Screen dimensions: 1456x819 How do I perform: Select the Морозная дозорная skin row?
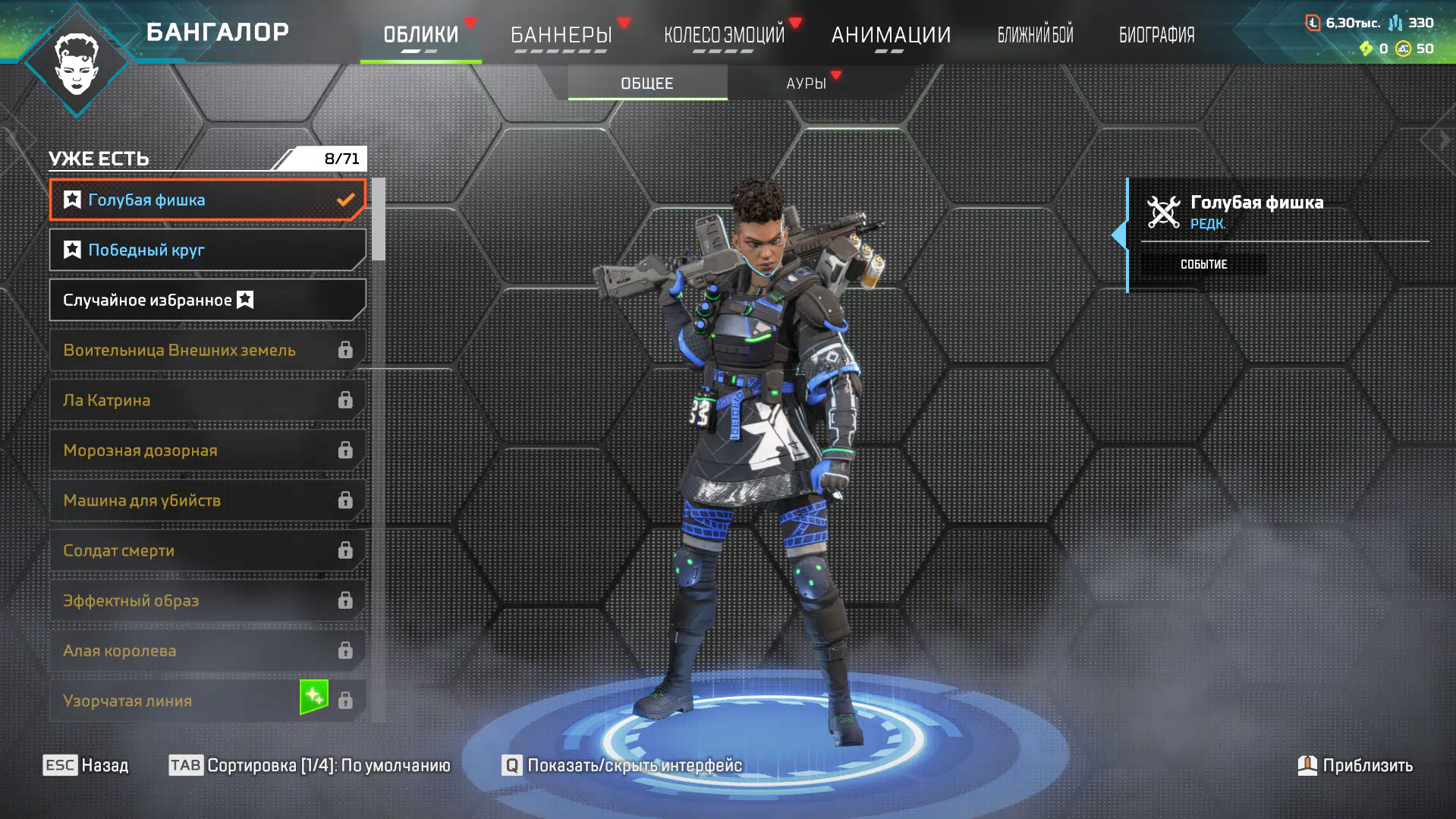pos(206,450)
